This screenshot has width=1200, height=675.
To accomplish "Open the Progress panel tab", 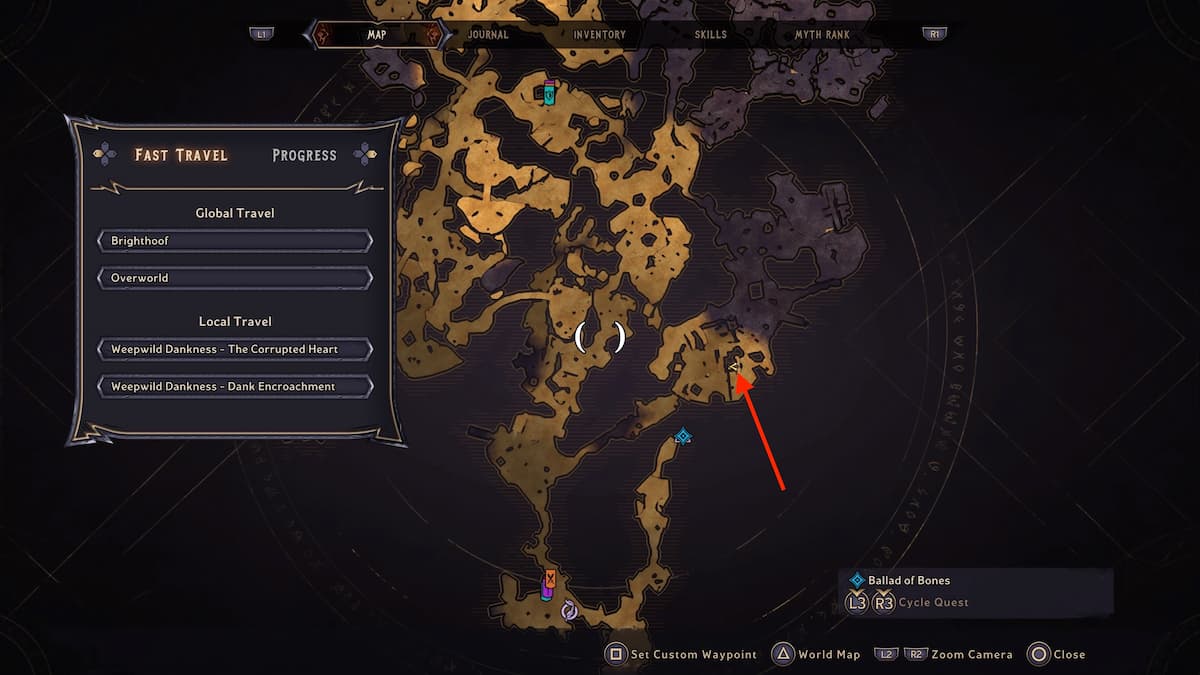I will click(x=304, y=155).
